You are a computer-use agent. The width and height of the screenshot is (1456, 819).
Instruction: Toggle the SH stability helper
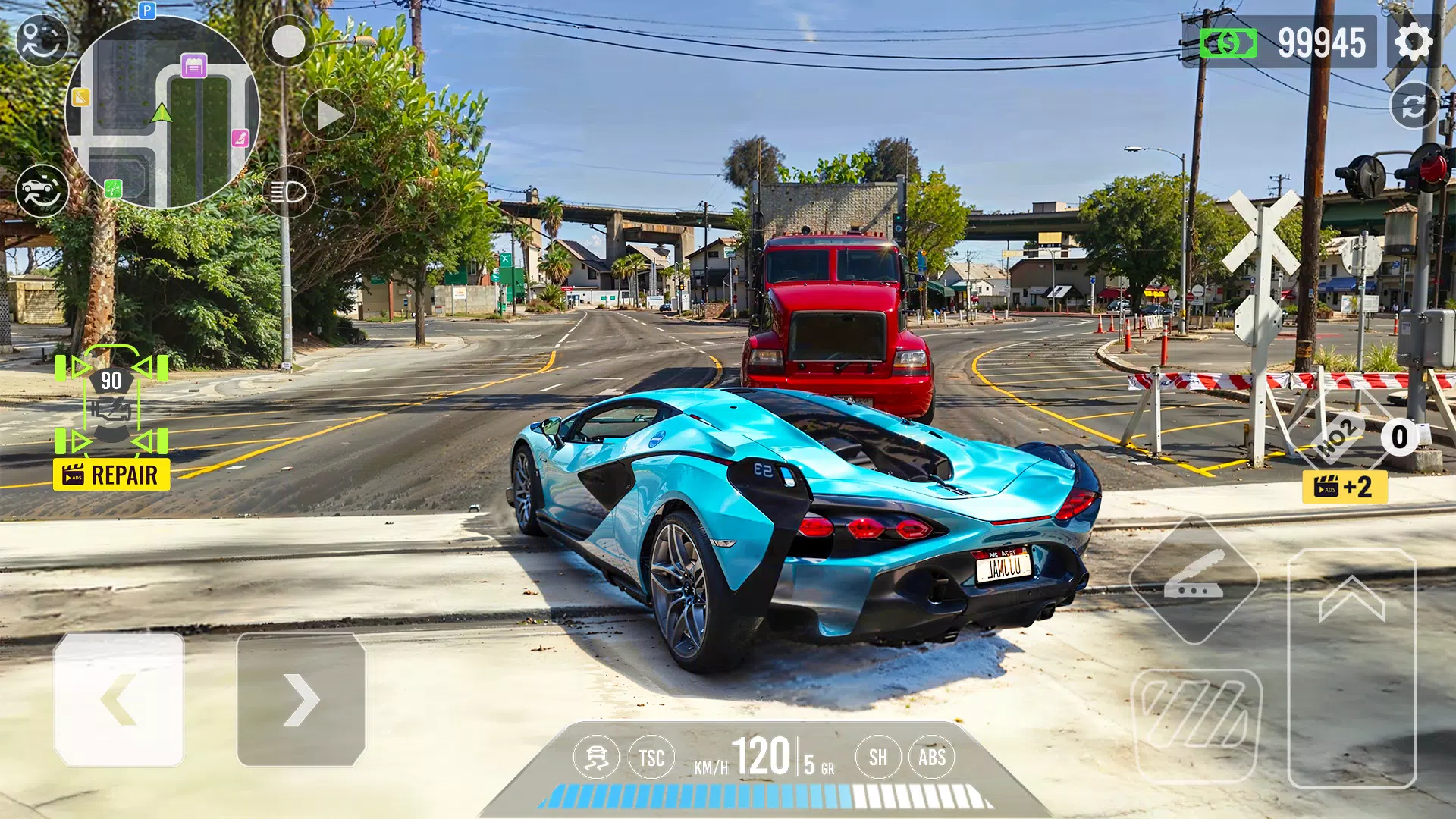click(x=877, y=757)
